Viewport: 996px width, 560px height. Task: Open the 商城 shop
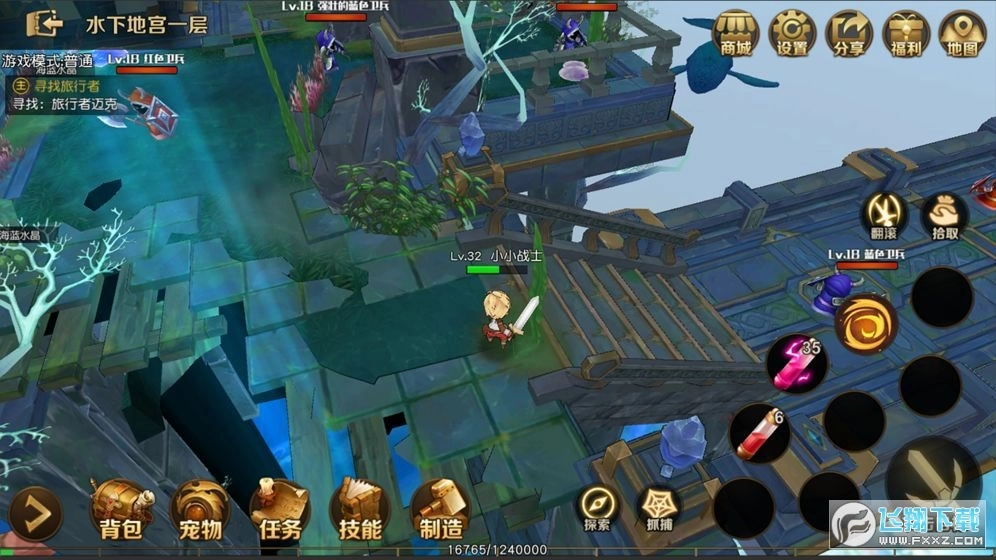click(736, 32)
